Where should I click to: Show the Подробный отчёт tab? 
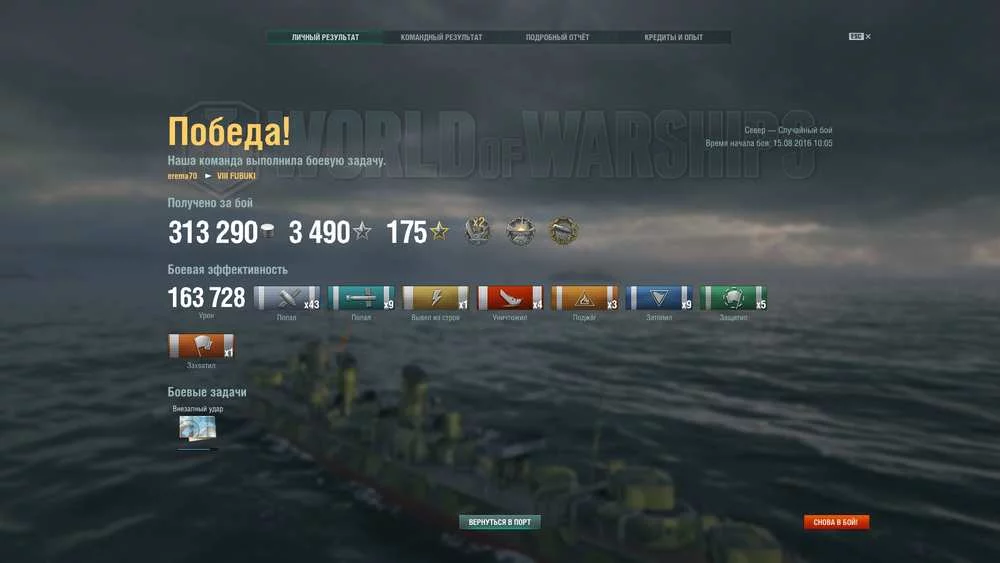(x=557, y=37)
